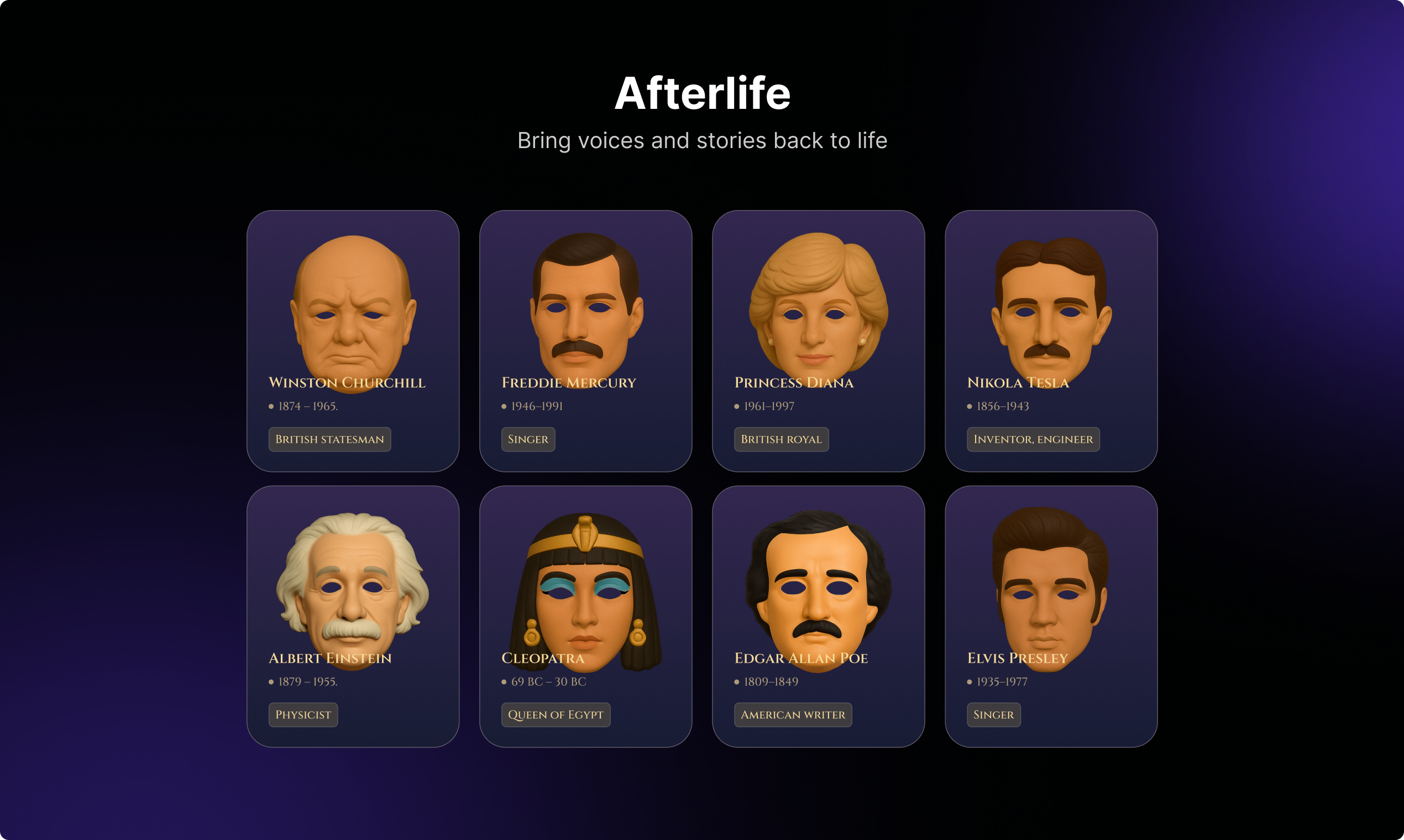Open the Winston Churchill name link

coord(347,382)
